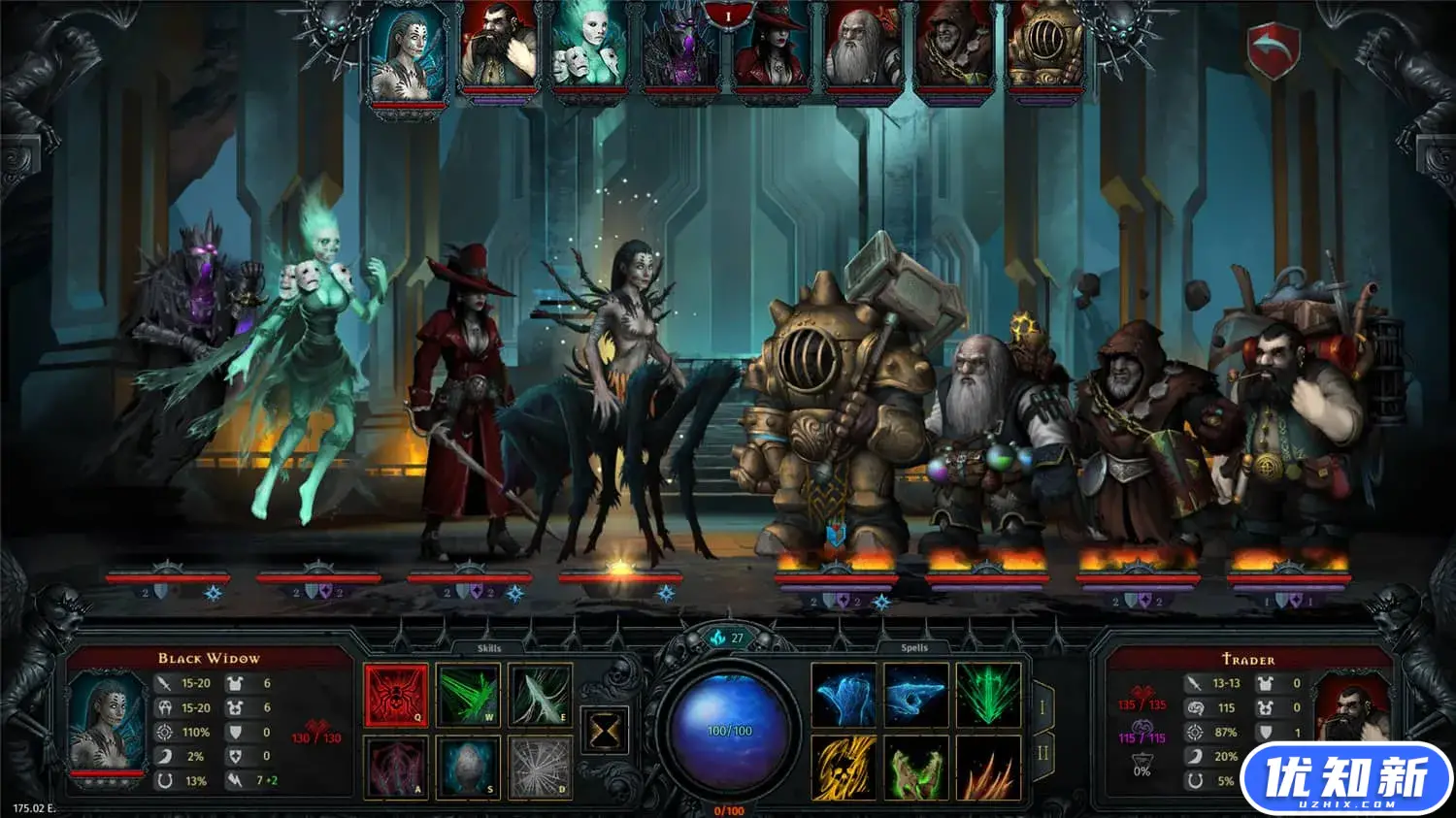
Task: Switch to spell page I
Action: click(1042, 707)
